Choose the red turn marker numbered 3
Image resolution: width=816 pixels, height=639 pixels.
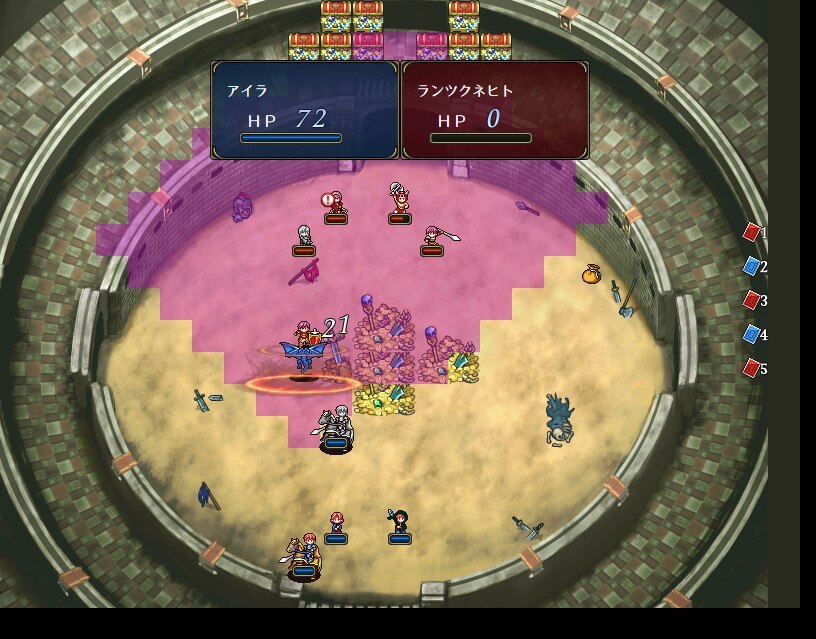coord(751,300)
